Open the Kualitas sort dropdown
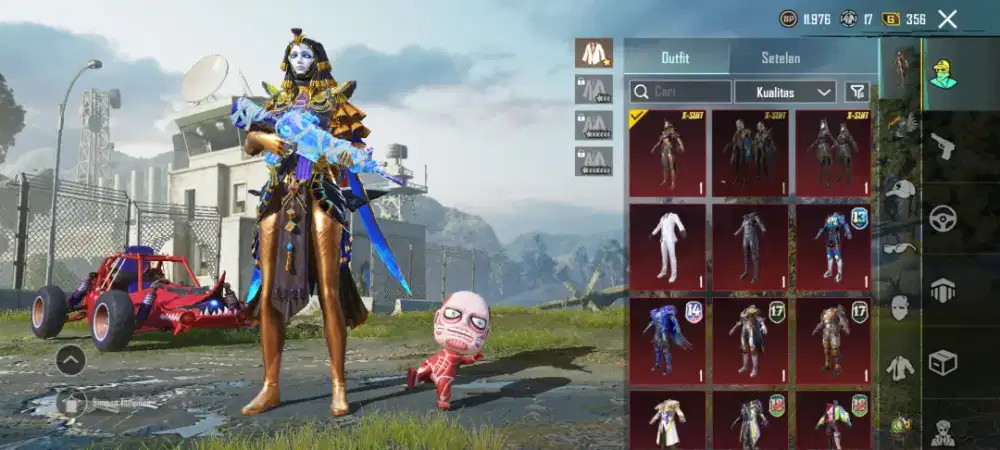The width and height of the screenshot is (1000, 450). pos(785,92)
